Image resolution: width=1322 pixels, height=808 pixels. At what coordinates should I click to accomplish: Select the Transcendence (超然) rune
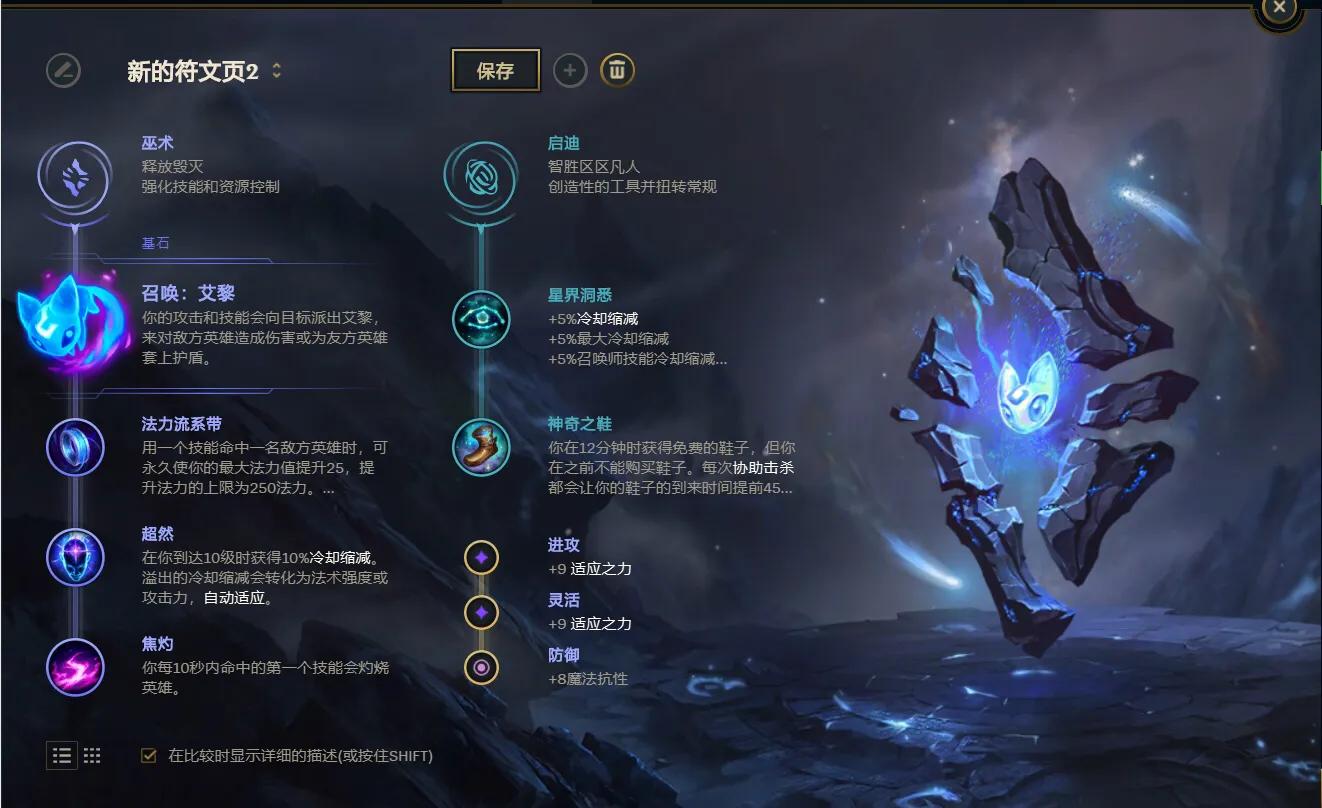click(x=72, y=559)
